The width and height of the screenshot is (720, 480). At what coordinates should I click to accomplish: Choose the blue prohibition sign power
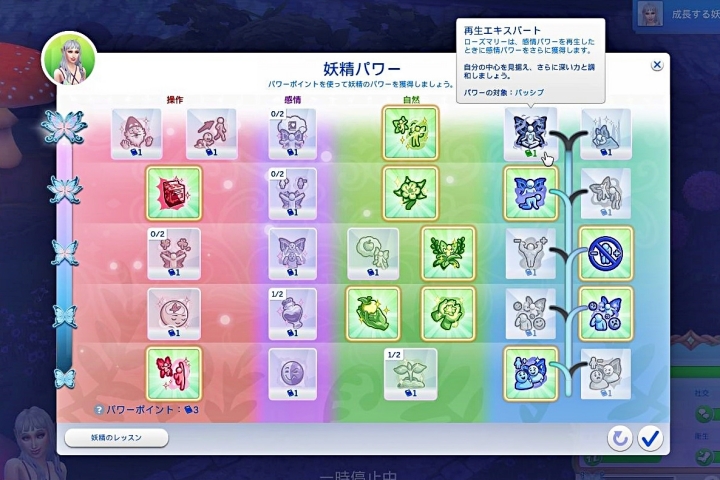click(x=606, y=250)
